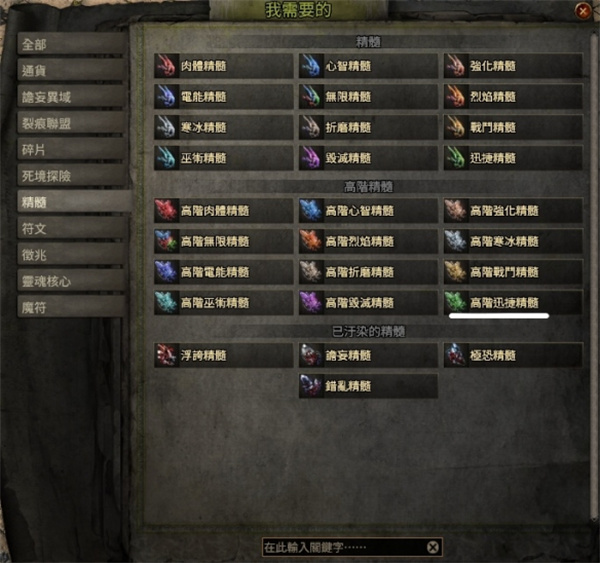
Task: Open the 通貨 category tab
Action: click(71, 71)
